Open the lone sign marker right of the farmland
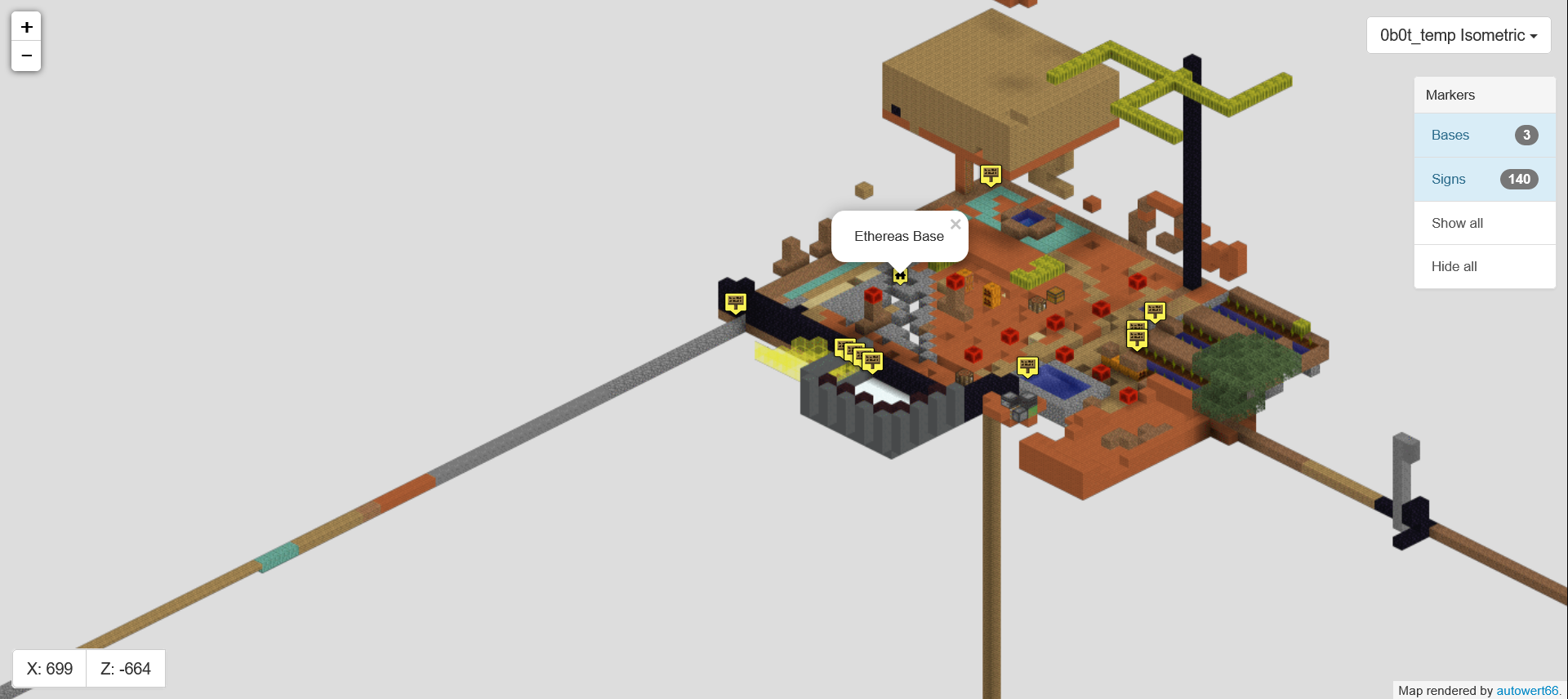This screenshot has height=699, width=1568. [x=1154, y=309]
